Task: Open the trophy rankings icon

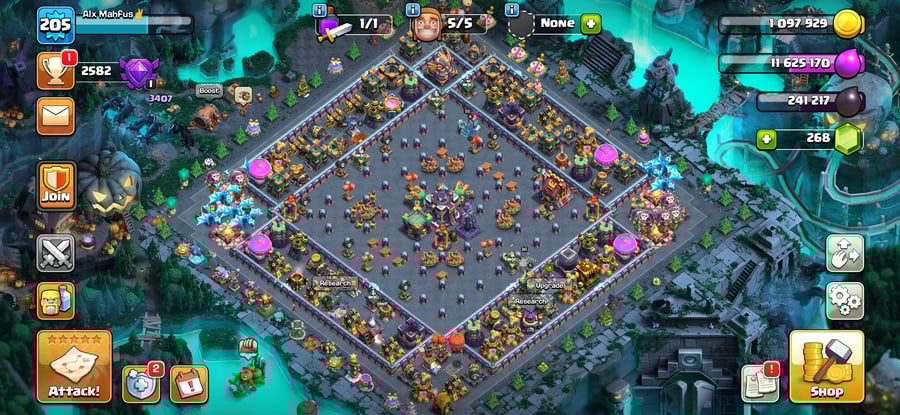Action: 55,70
